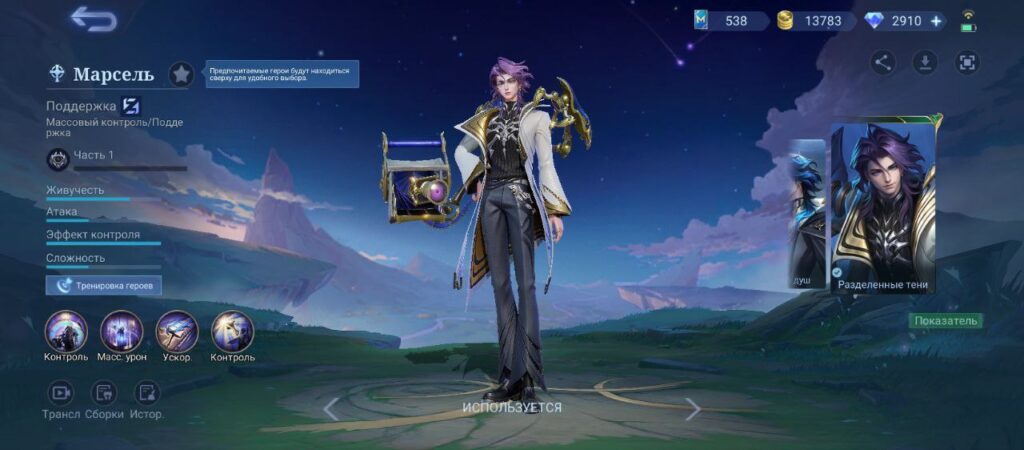Viewport: 1024px width, 450px height.
Task: Add diamonds with the plus button
Action: point(936,21)
